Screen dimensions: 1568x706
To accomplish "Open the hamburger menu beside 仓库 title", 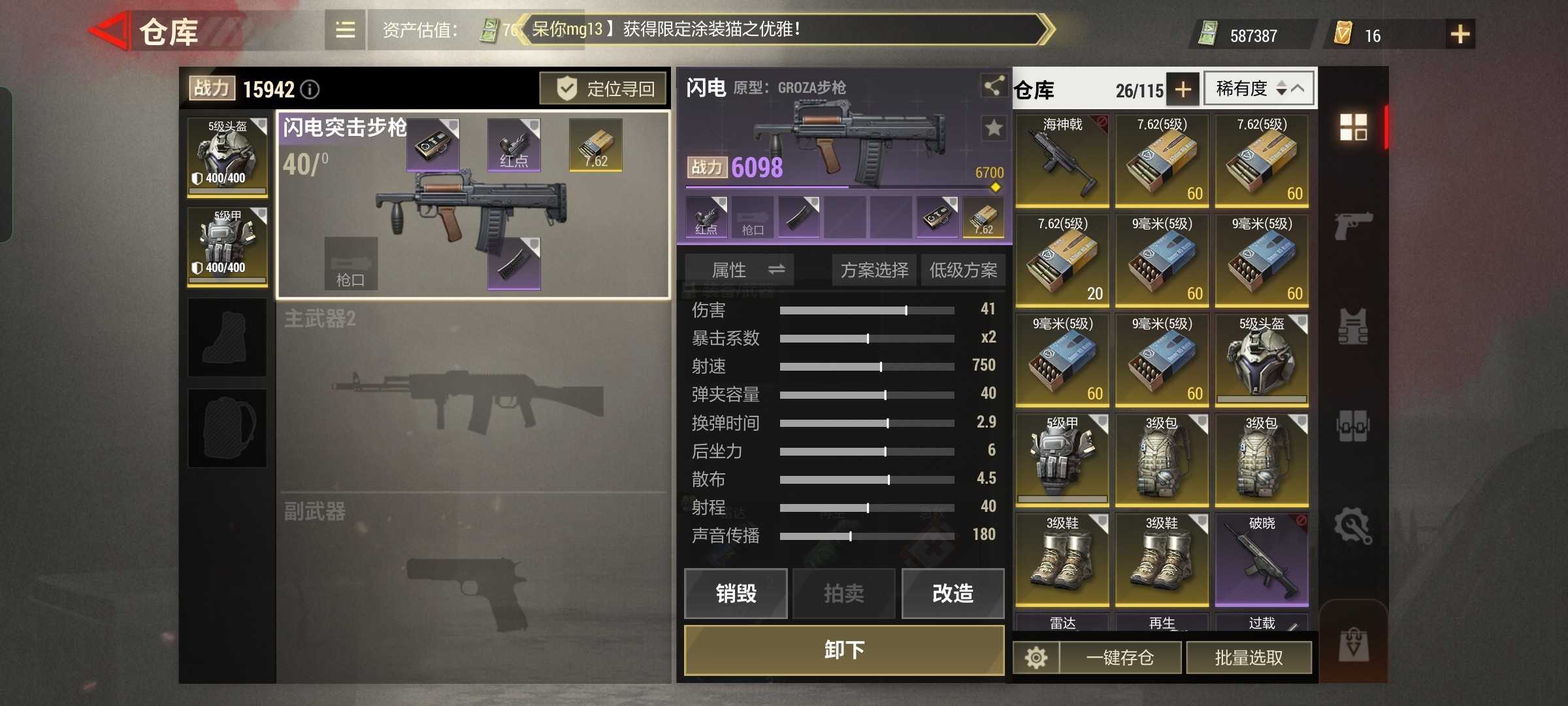I will (x=345, y=31).
